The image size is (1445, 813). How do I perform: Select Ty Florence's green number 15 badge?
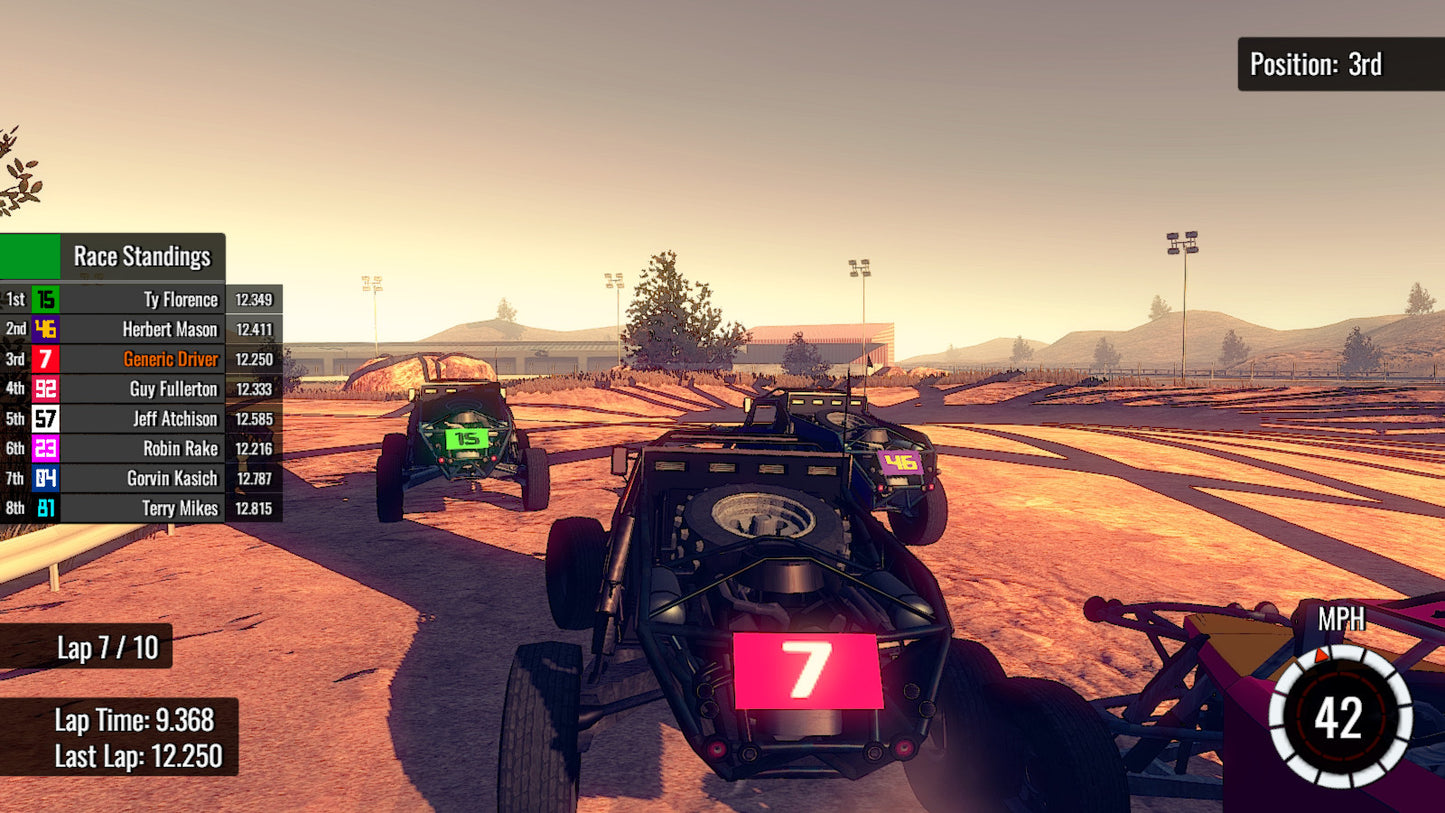point(46,299)
